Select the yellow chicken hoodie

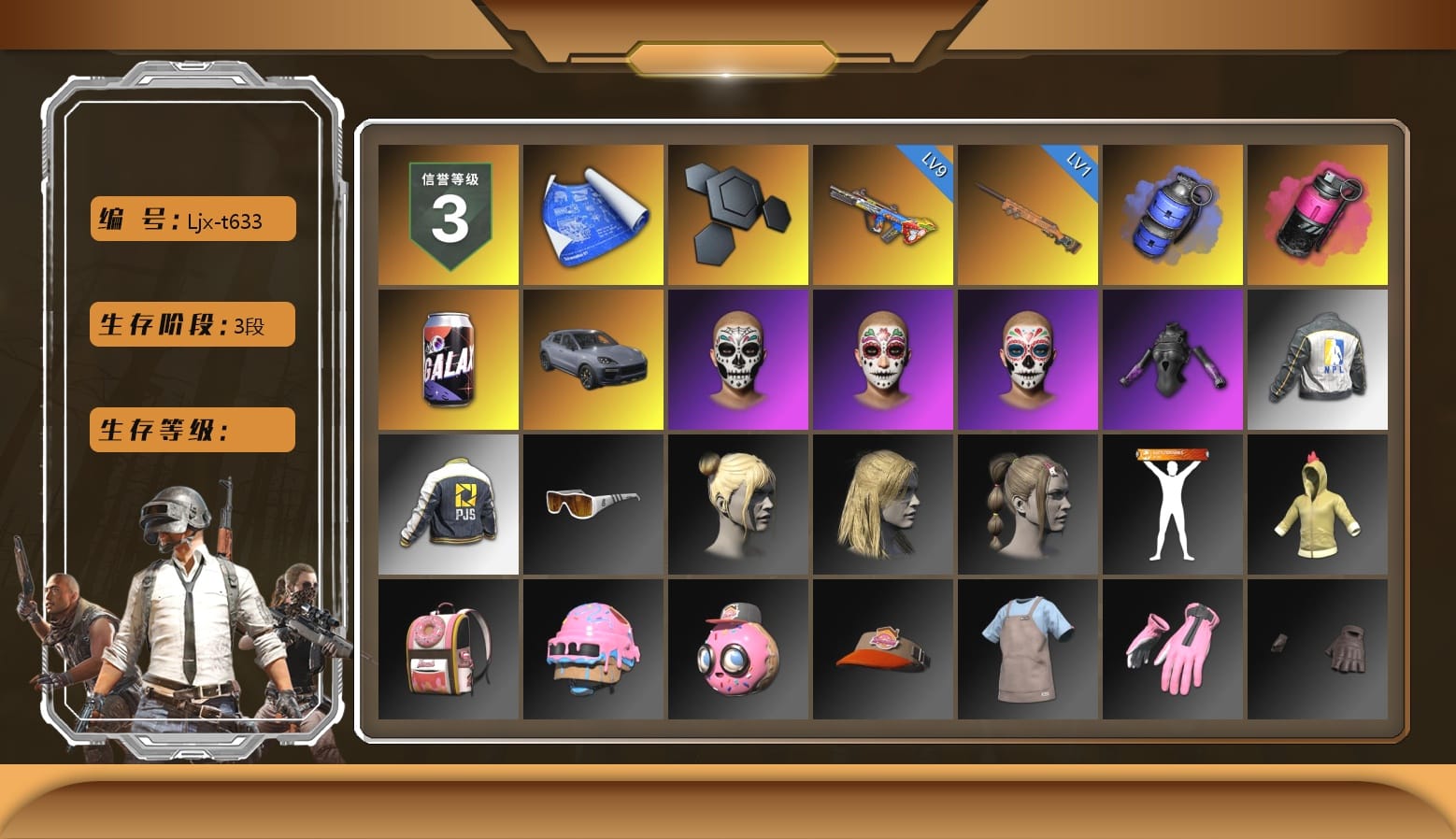tap(1318, 505)
